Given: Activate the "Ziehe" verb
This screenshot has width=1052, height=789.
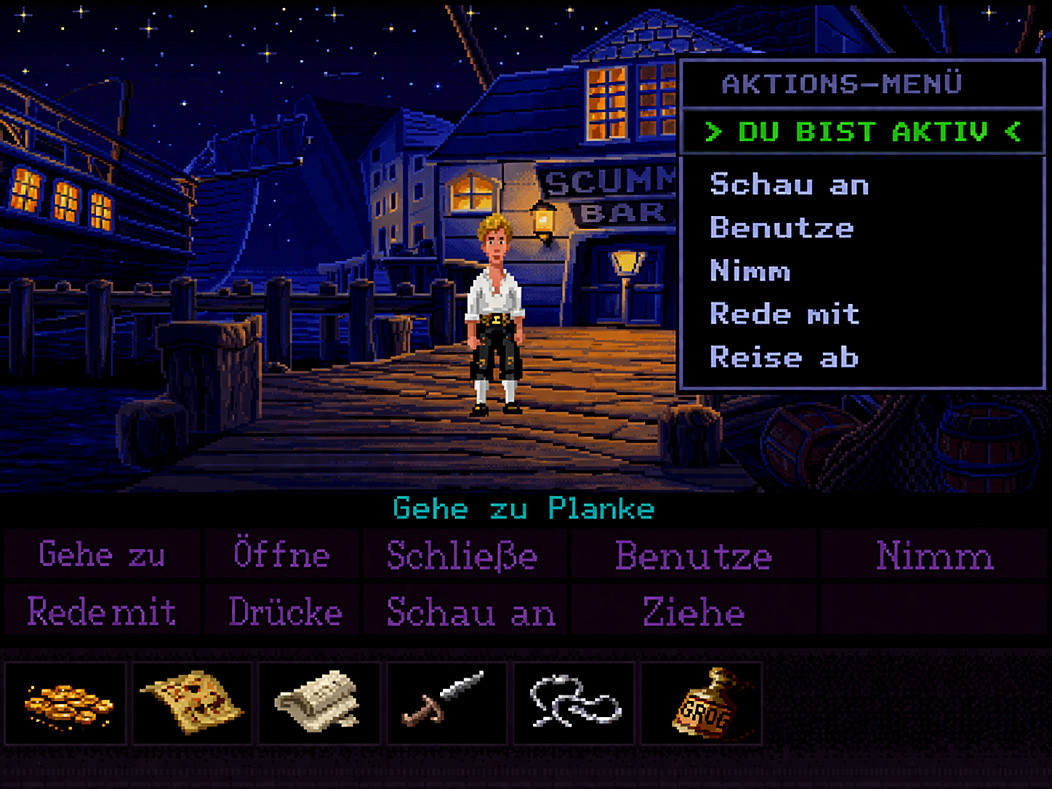Looking at the screenshot, I should [693, 611].
